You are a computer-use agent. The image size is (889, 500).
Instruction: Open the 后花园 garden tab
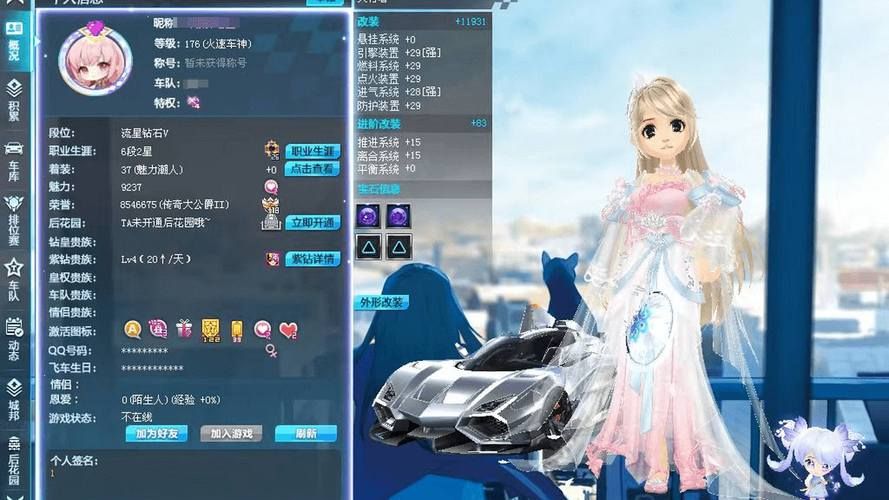14,458
